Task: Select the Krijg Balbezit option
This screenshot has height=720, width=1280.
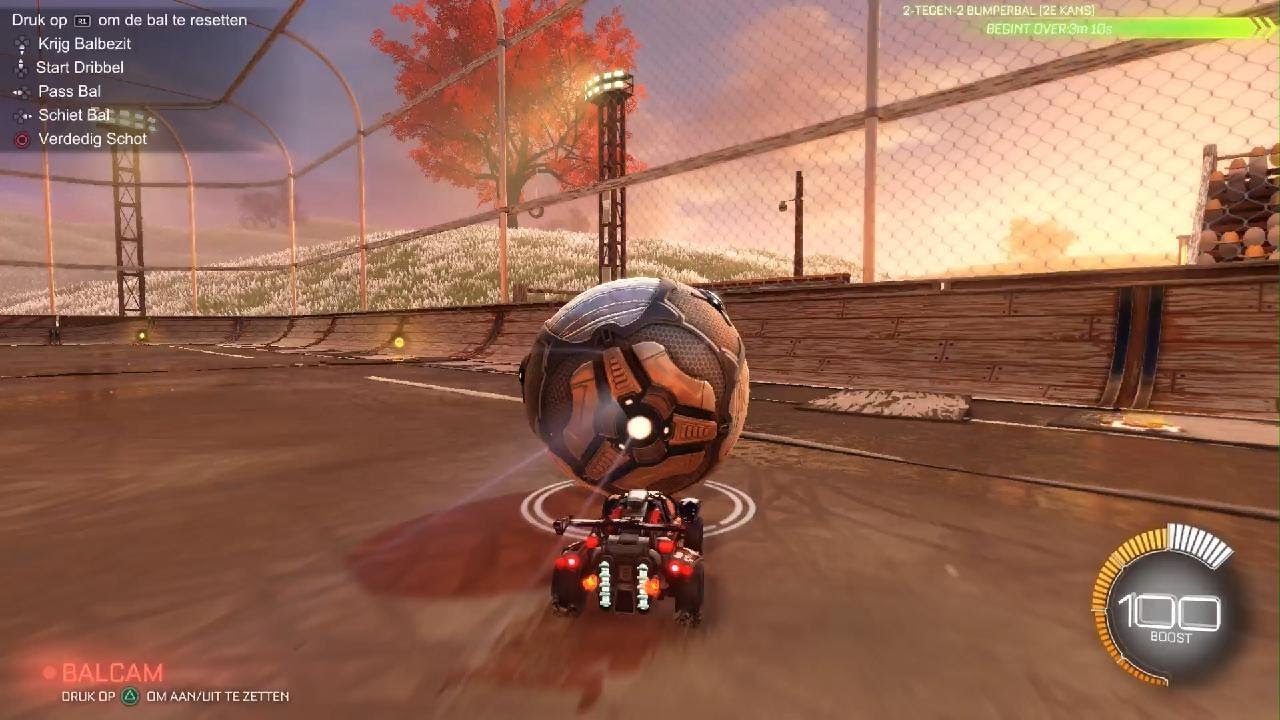Action: click(x=84, y=44)
